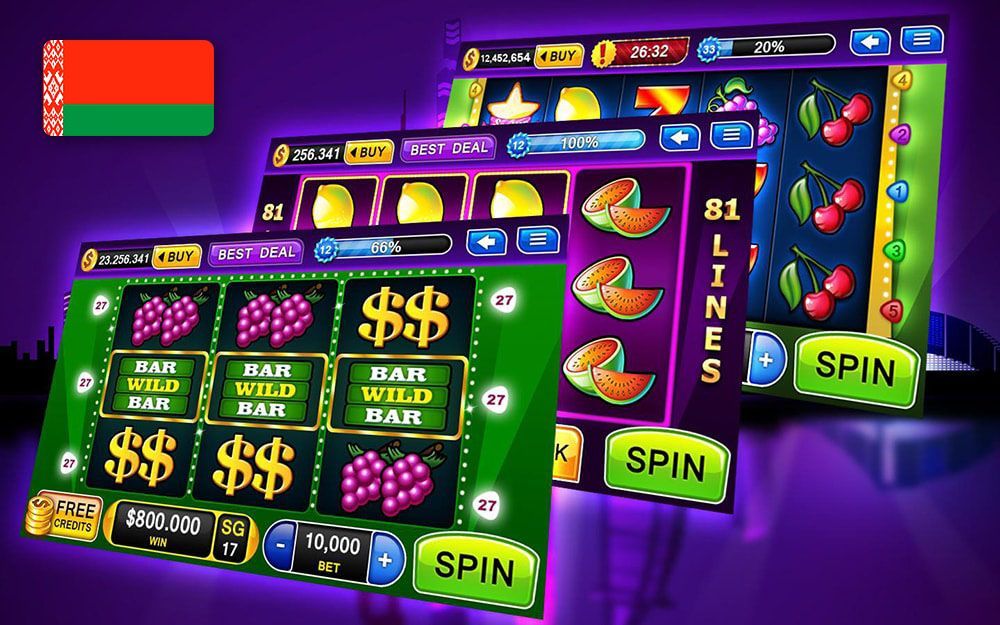The height and width of the screenshot is (625, 1000).
Task: Decrease the 10,000 bet with minus
Action: (280, 545)
